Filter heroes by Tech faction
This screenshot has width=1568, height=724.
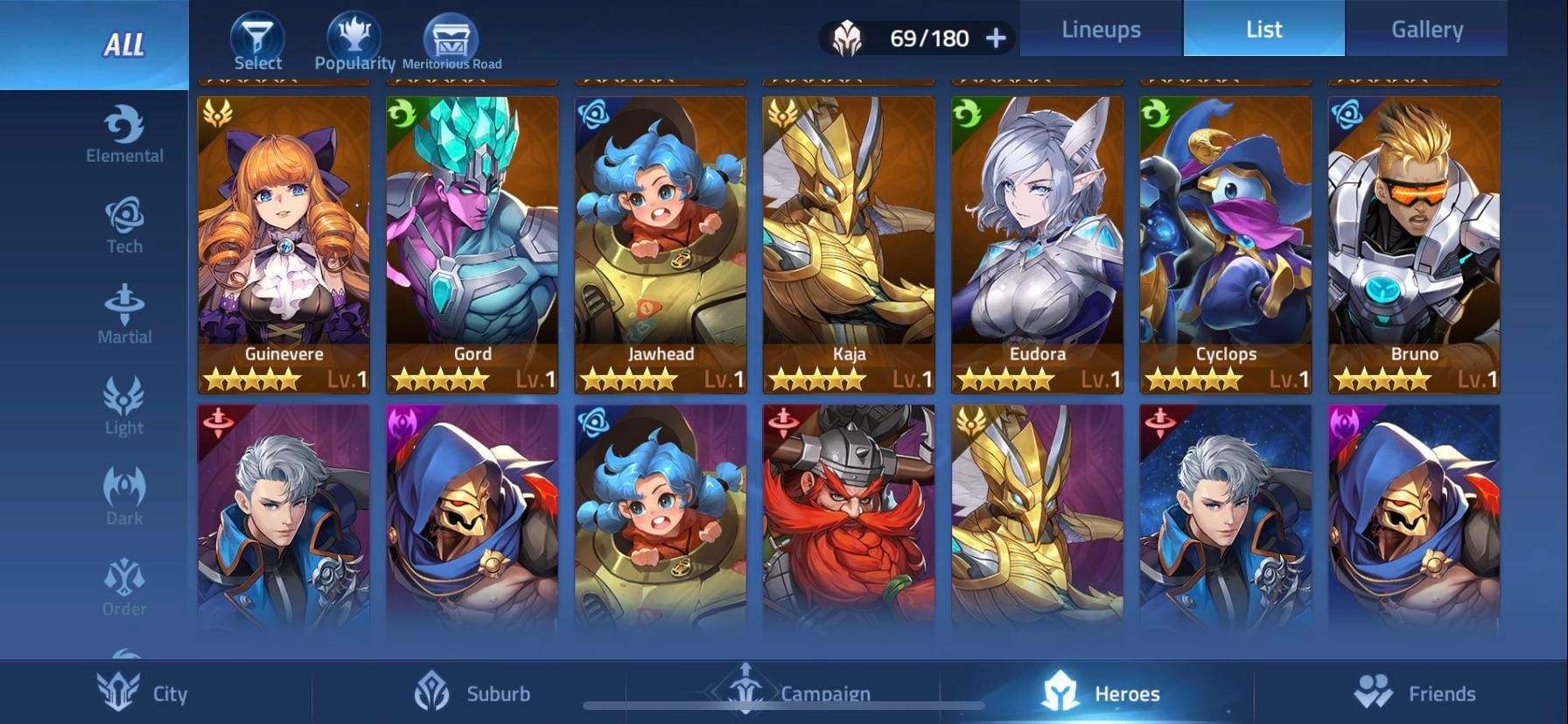tap(124, 226)
